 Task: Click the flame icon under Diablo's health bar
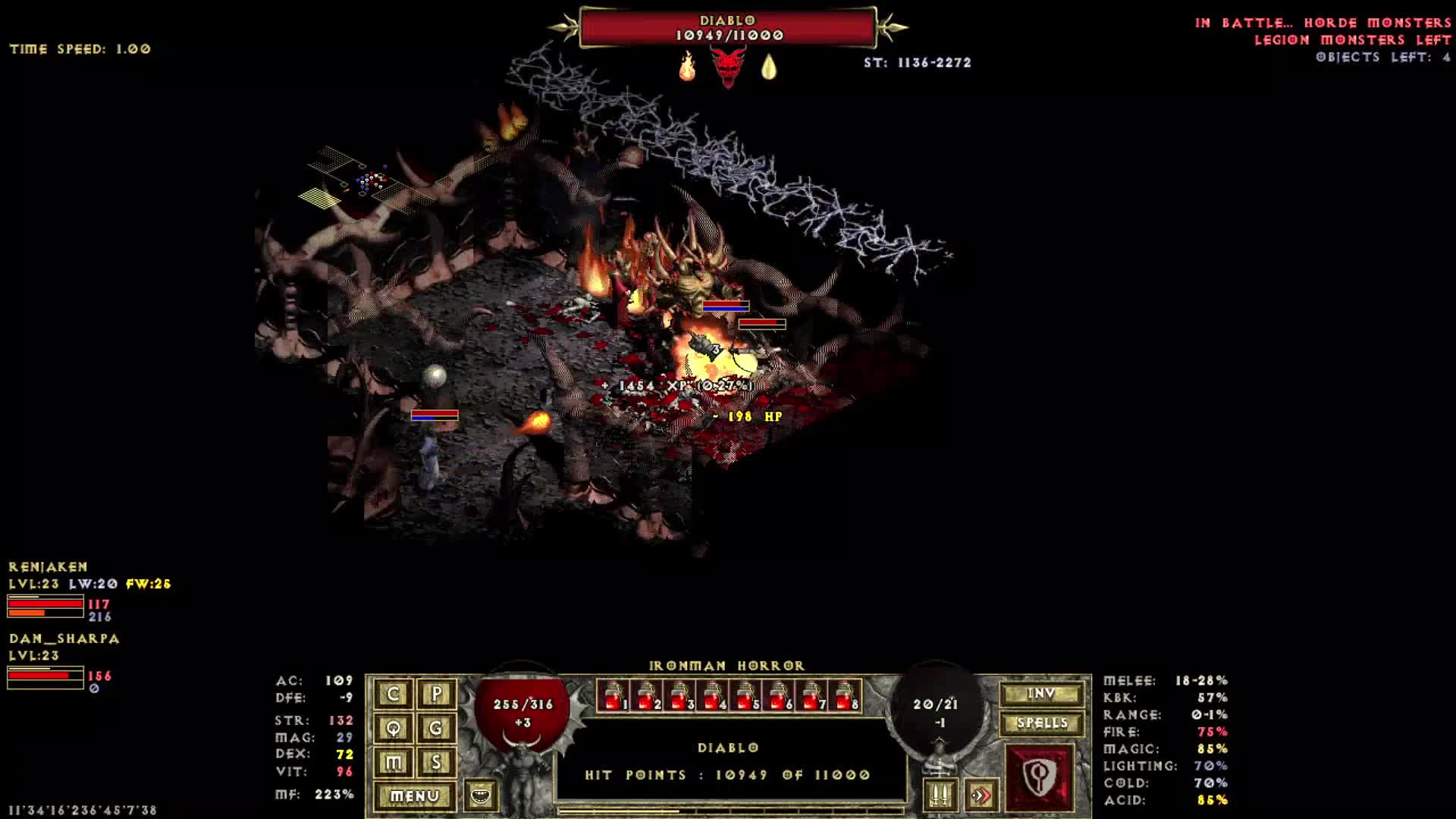(x=687, y=68)
